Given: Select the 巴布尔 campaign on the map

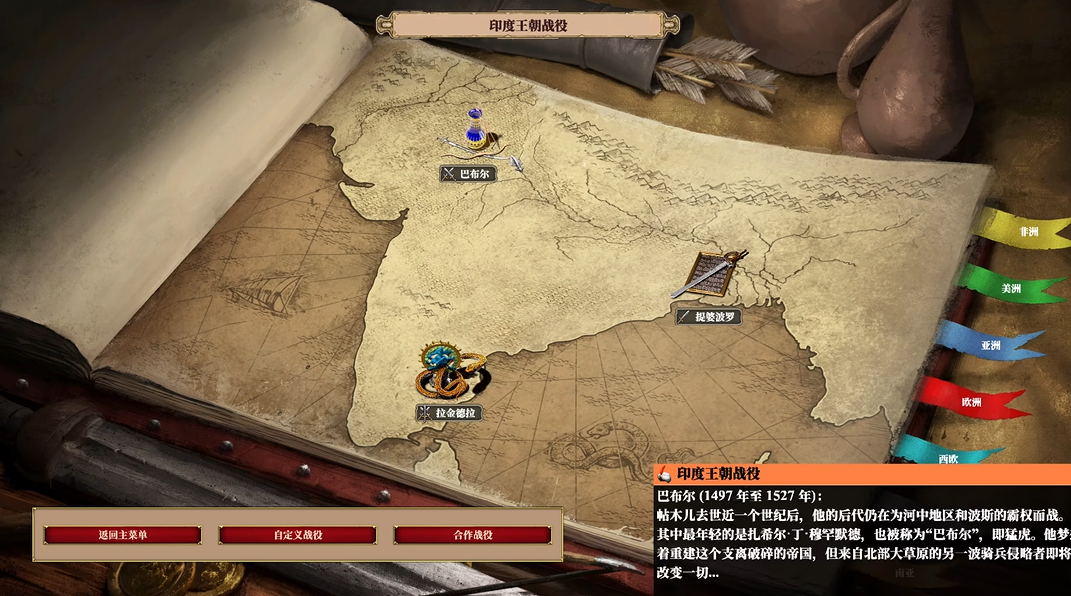Looking at the screenshot, I should coord(468,173).
